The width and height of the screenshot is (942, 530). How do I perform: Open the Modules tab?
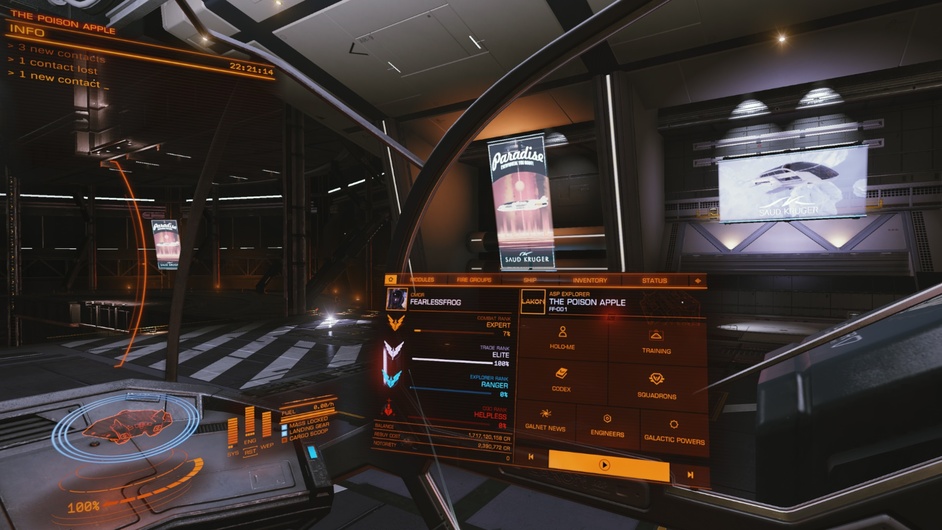(421, 280)
